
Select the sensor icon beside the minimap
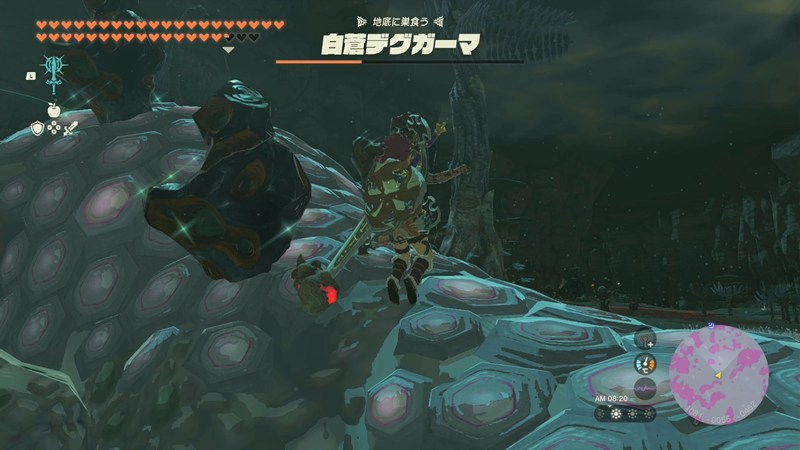[644, 339]
